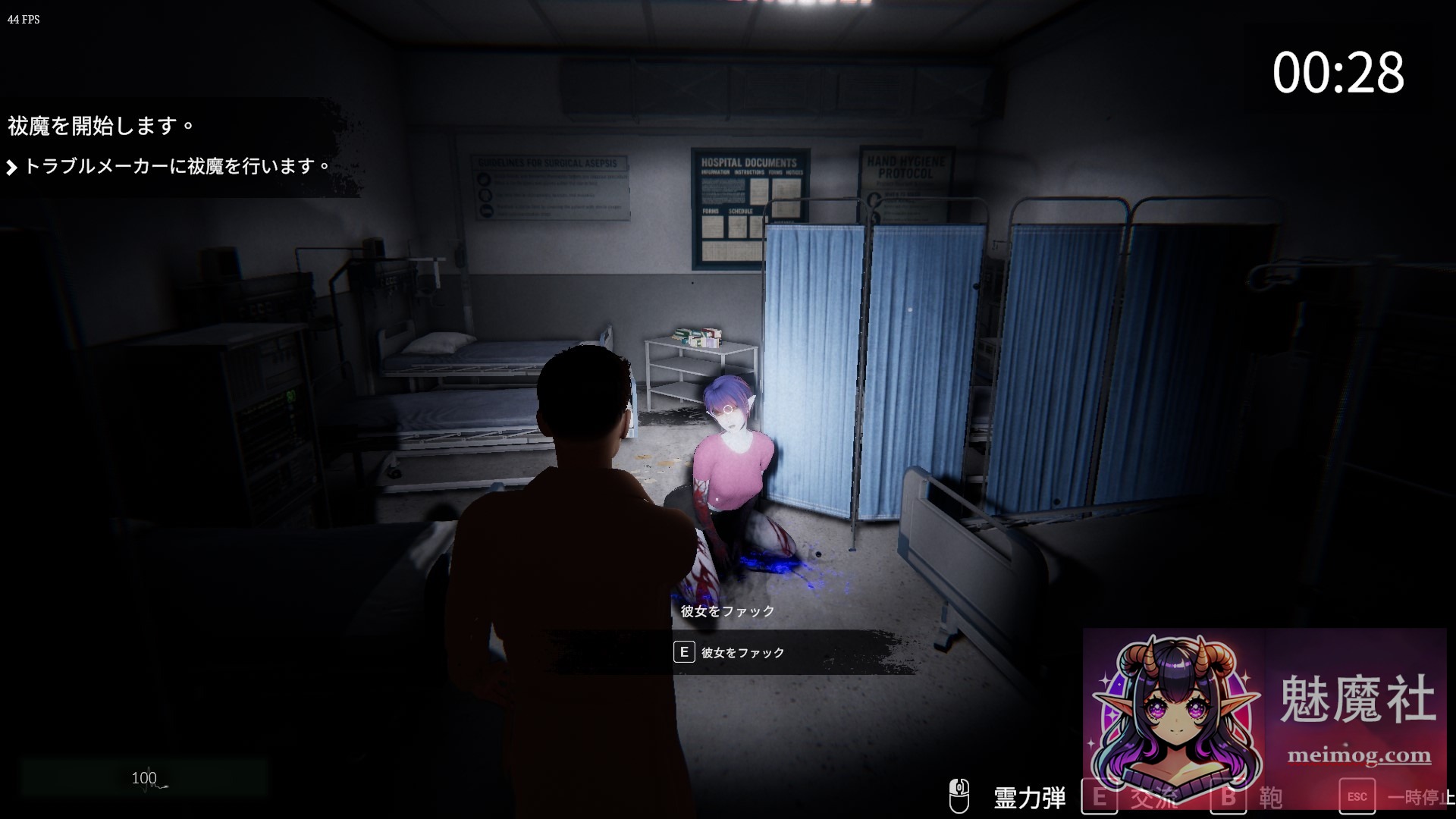Image resolution: width=1456 pixels, height=819 pixels.
Task: Click the green health bar showing 100
Action: pyautogui.click(x=144, y=777)
